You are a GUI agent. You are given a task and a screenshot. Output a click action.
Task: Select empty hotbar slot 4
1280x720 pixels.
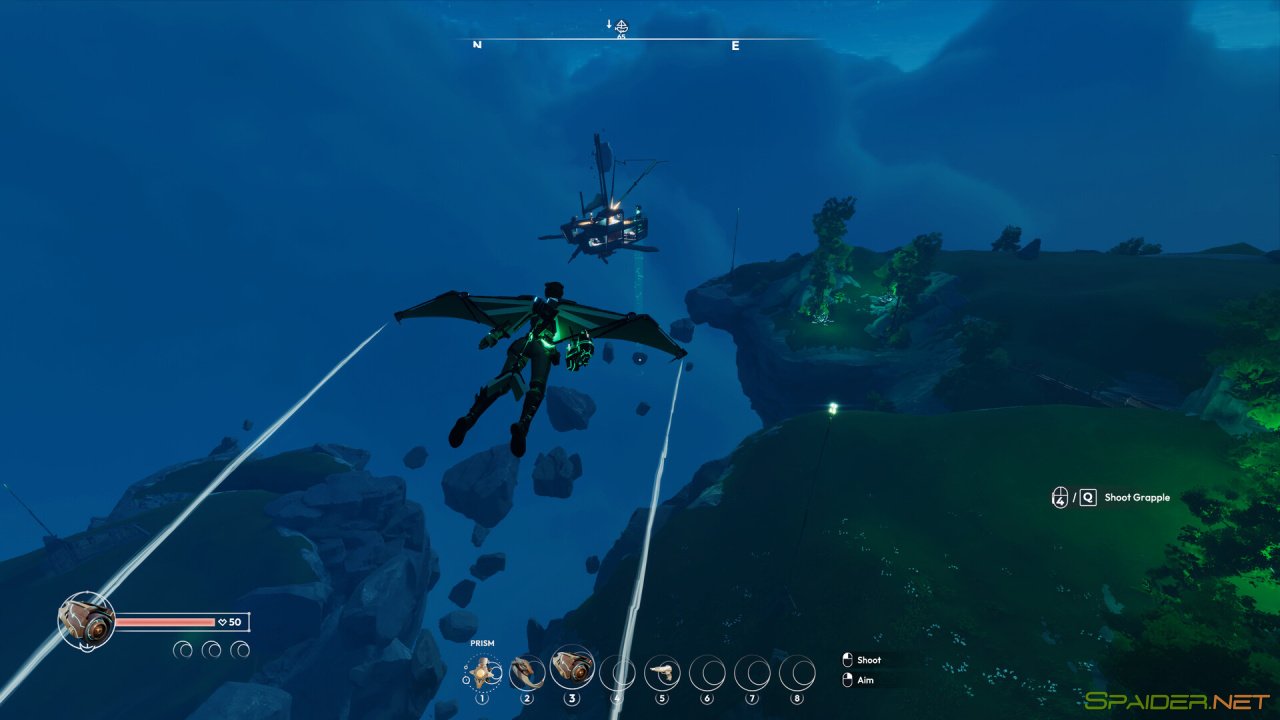click(617, 672)
